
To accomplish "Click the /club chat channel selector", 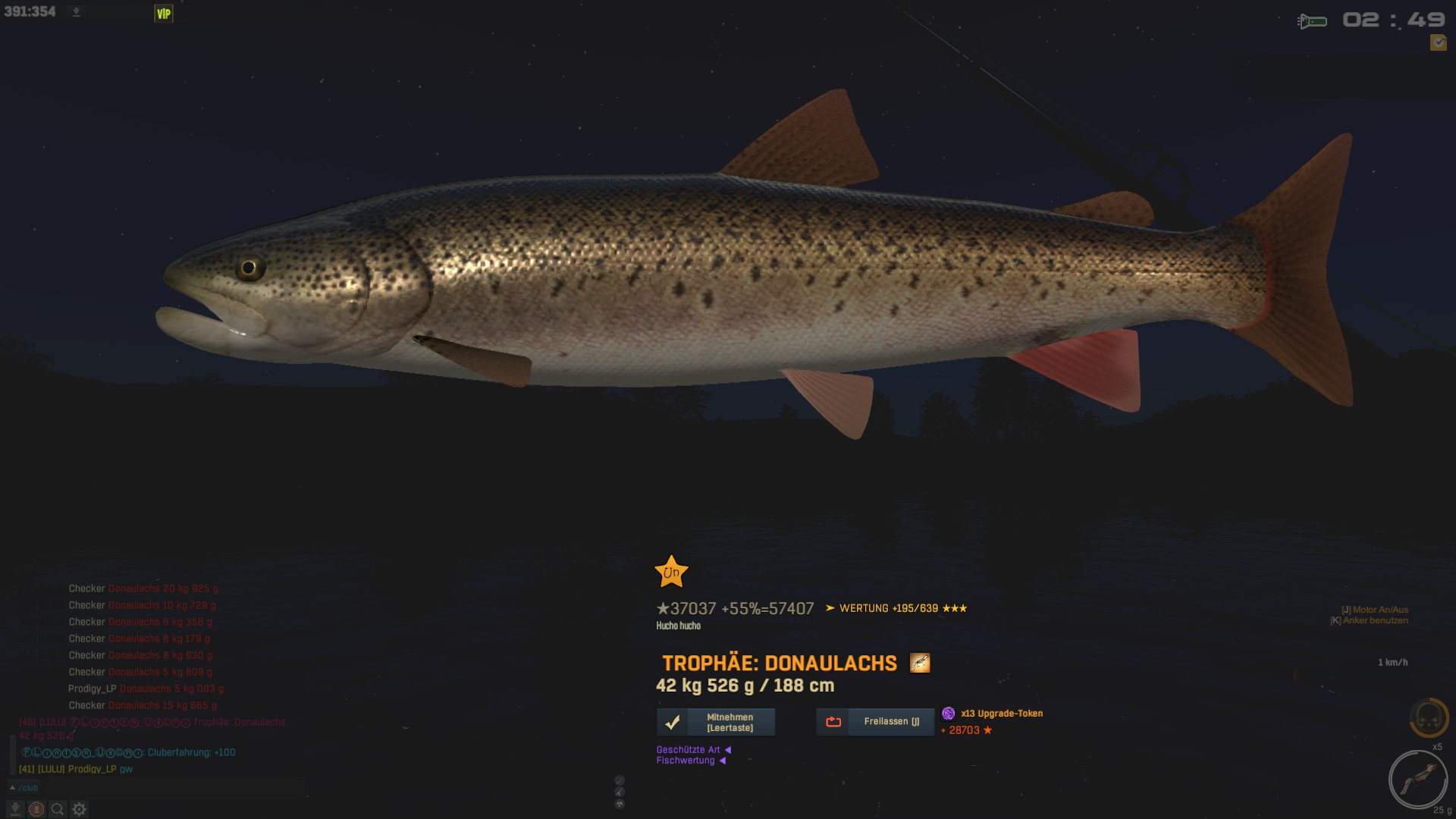I will 24,788.
